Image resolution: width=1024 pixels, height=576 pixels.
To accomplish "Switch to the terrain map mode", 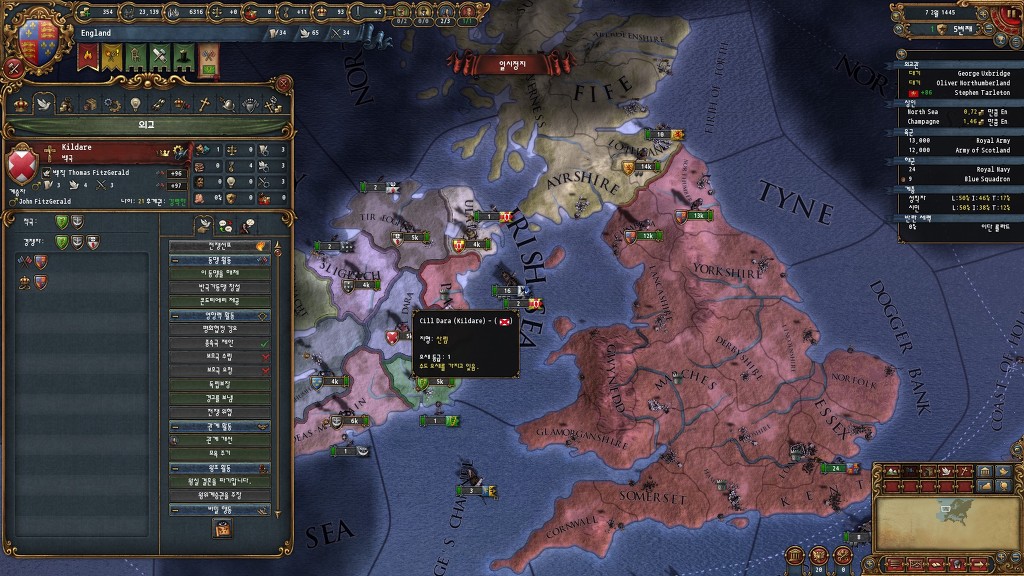I will (890, 471).
